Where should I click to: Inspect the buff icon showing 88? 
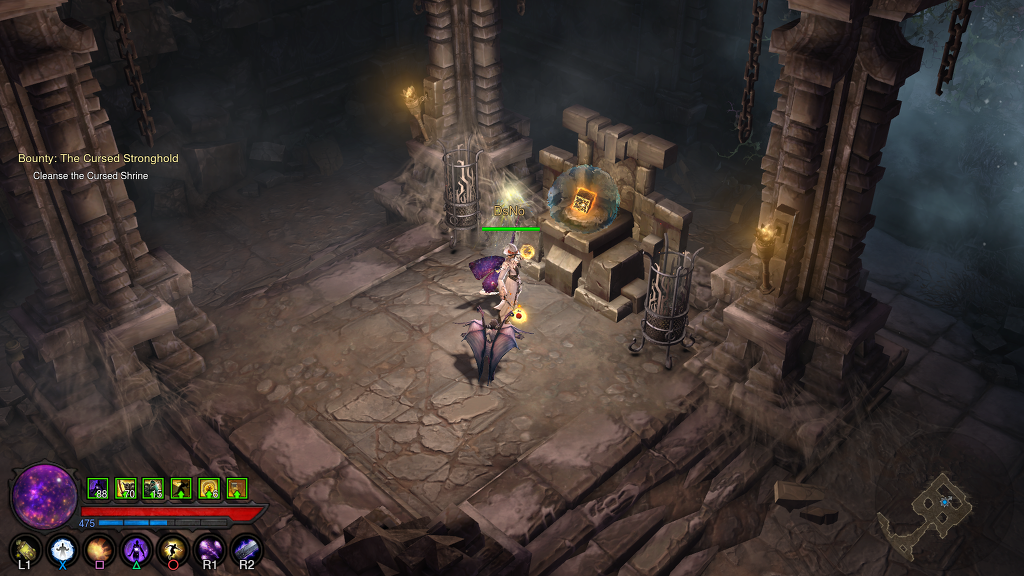(98, 489)
